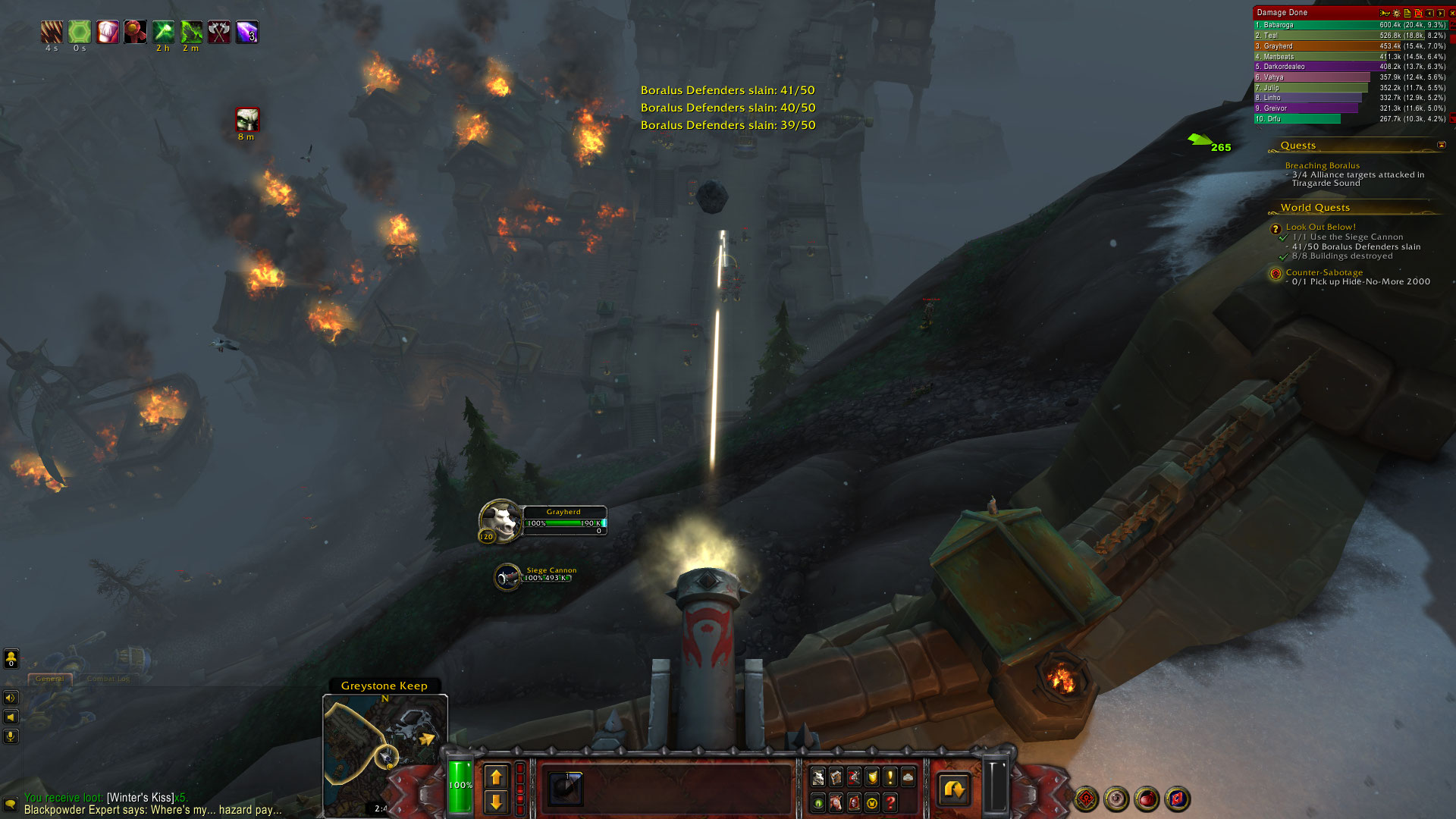Screen dimensions: 1456x819
Task: Open the Counter-Sabotage world quest
Action: [x=1324, y=272]
